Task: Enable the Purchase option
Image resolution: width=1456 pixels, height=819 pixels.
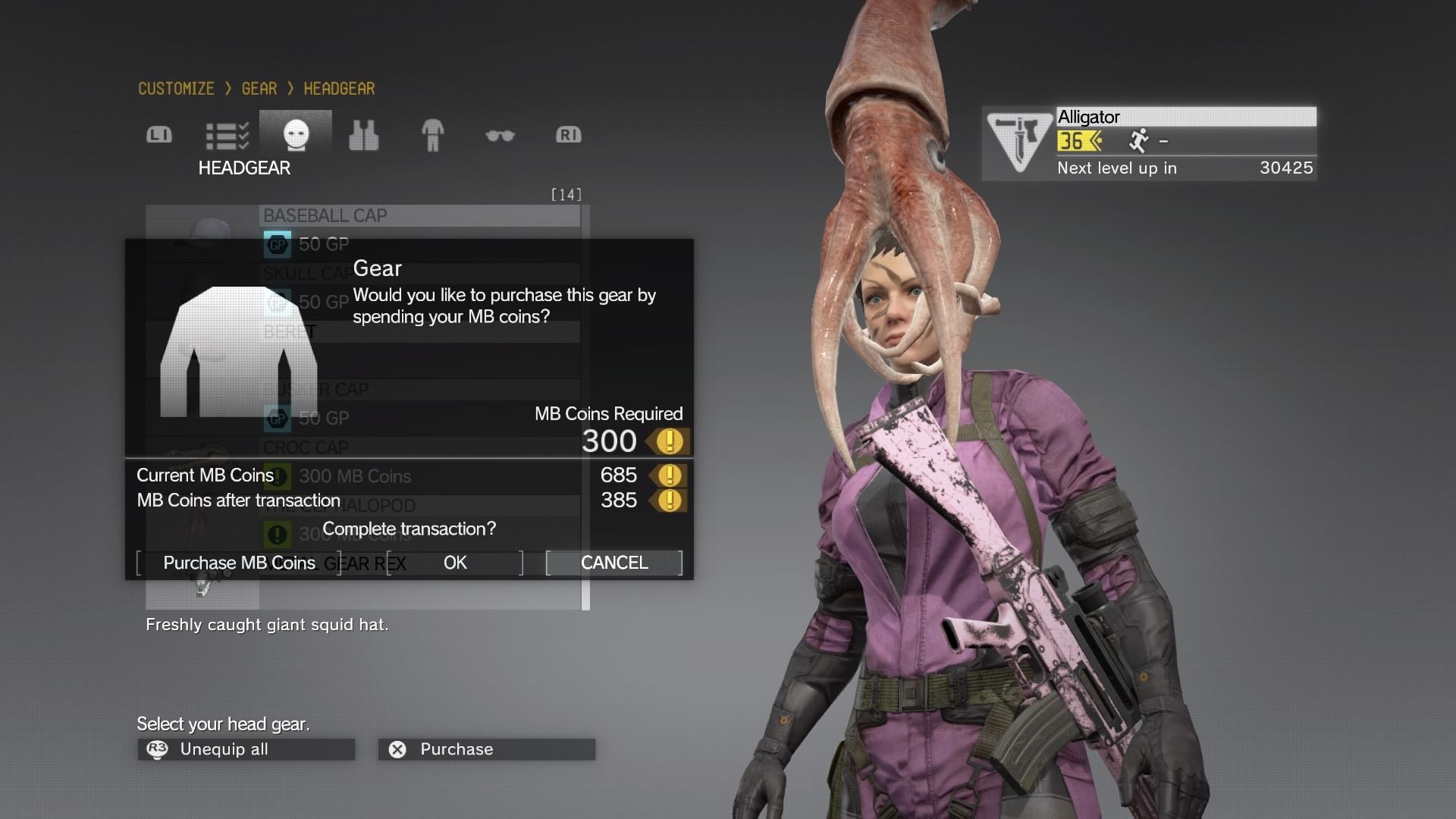Action: pos(485,748)
